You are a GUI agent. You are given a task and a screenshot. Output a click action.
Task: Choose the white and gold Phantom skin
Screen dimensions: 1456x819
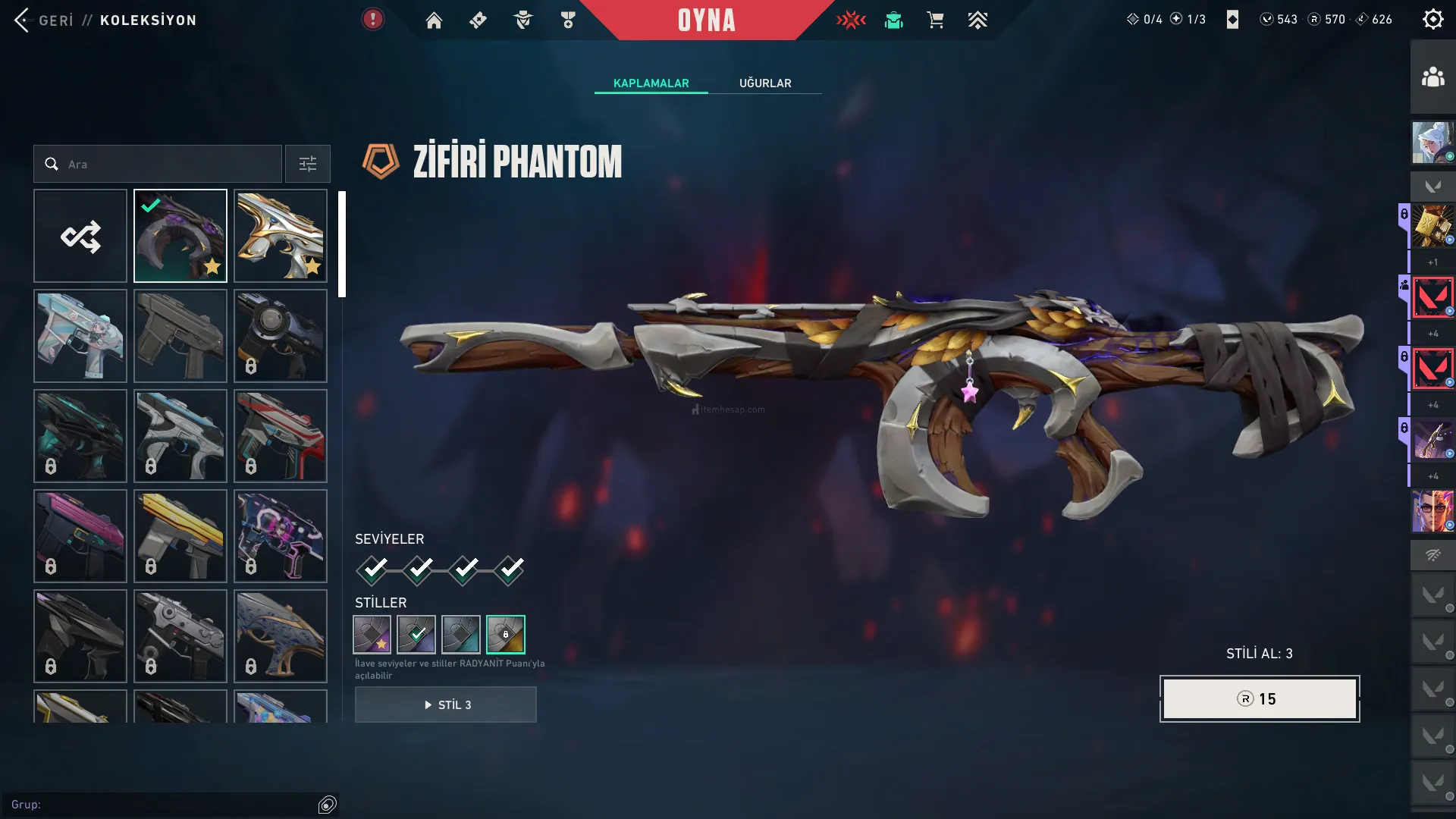(281, 236)
